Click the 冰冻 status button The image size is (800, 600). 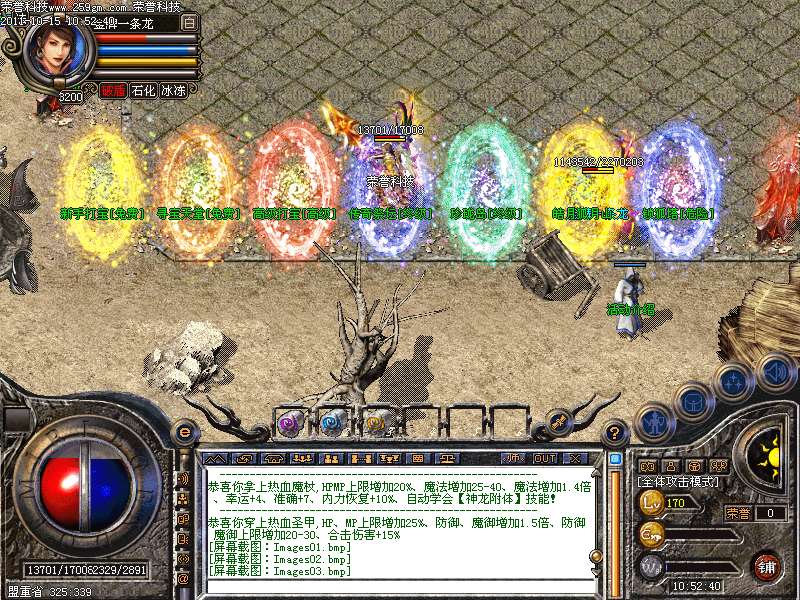[x=174, y=90]
